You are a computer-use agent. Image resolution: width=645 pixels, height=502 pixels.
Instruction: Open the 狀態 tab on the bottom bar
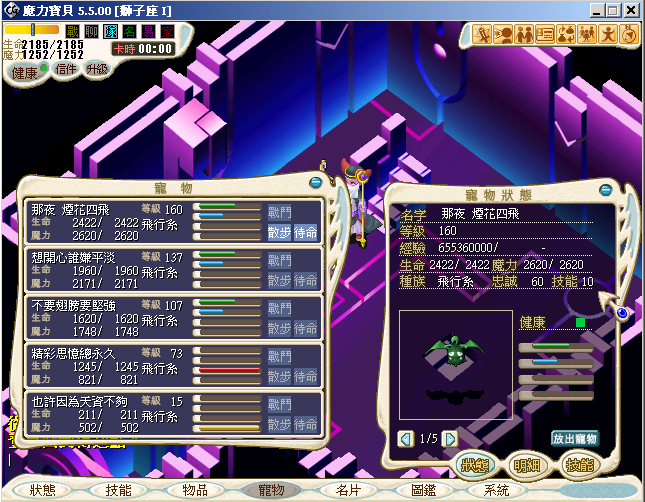coord(42,490)
